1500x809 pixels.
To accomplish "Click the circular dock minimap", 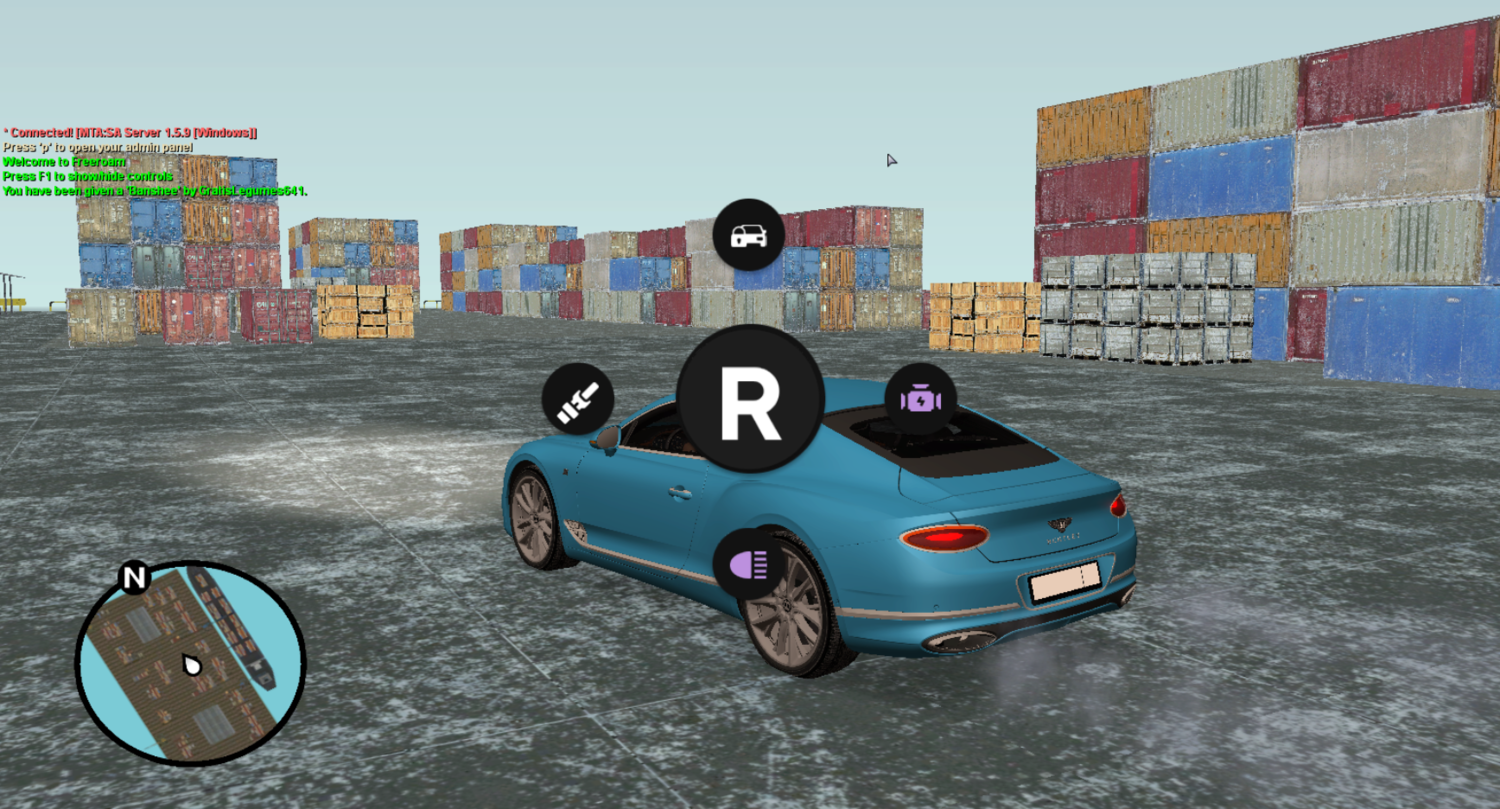I will [191, 662].
